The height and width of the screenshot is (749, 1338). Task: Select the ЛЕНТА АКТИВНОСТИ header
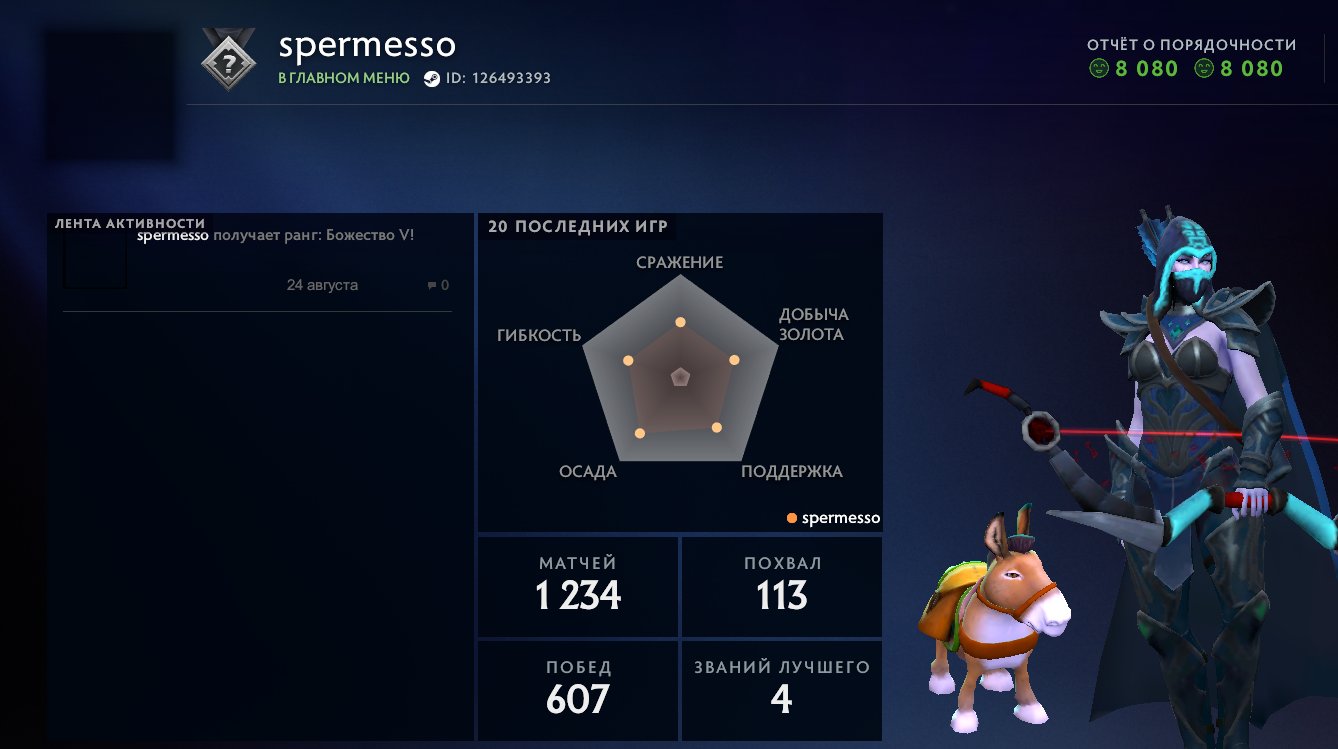click(x=129, y=224)
